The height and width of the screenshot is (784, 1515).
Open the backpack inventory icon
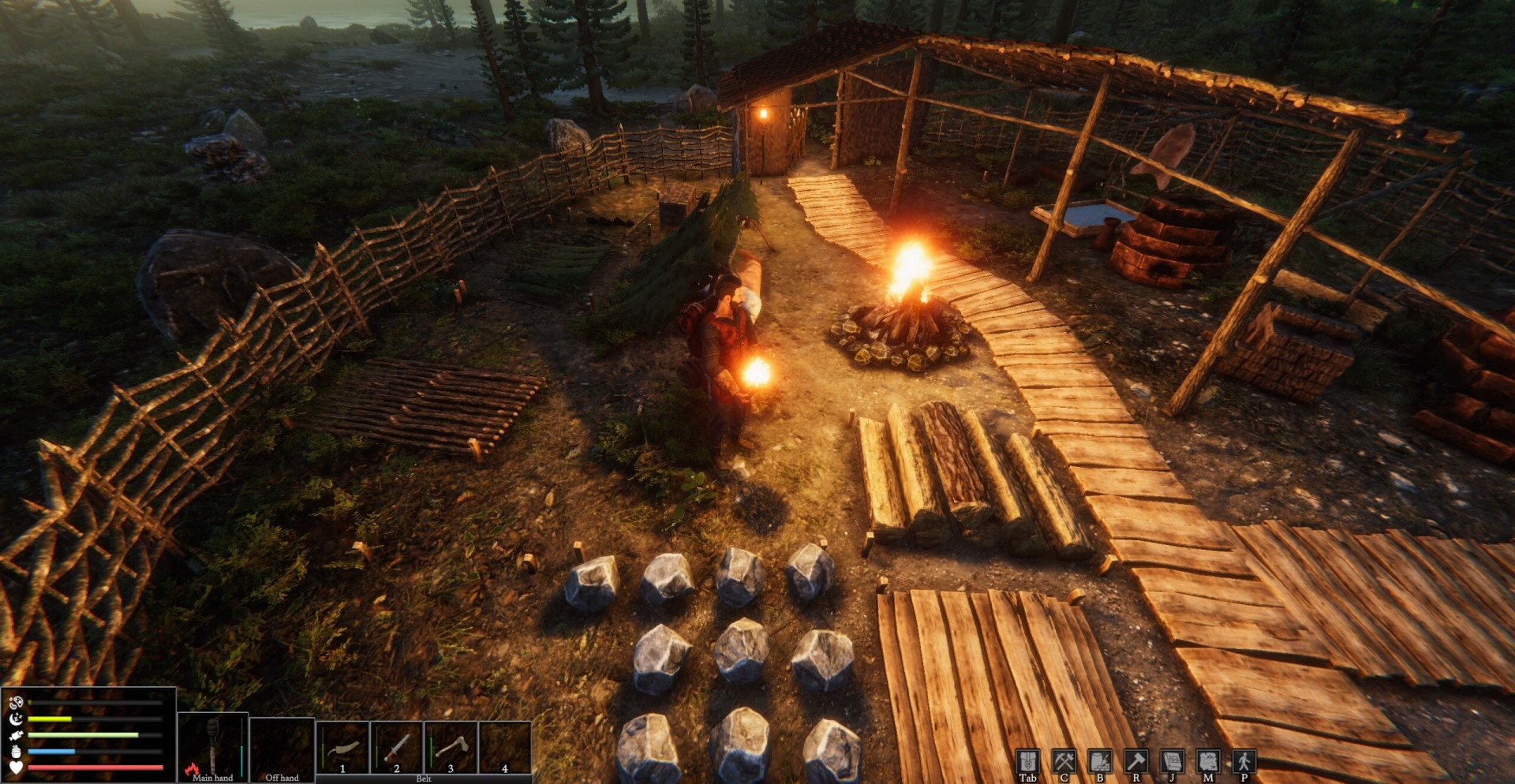click(1027, 761)
